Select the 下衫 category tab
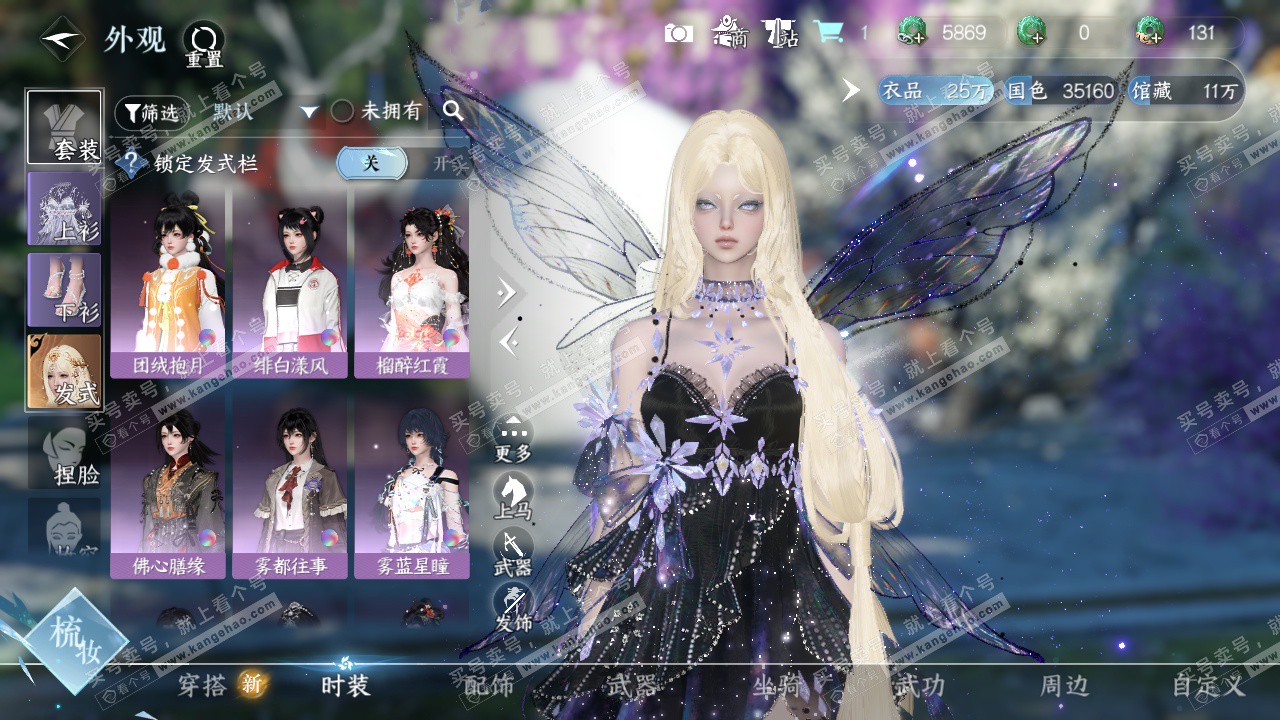The width and height of the screenshot is (1280, 720). click(64, 290)
